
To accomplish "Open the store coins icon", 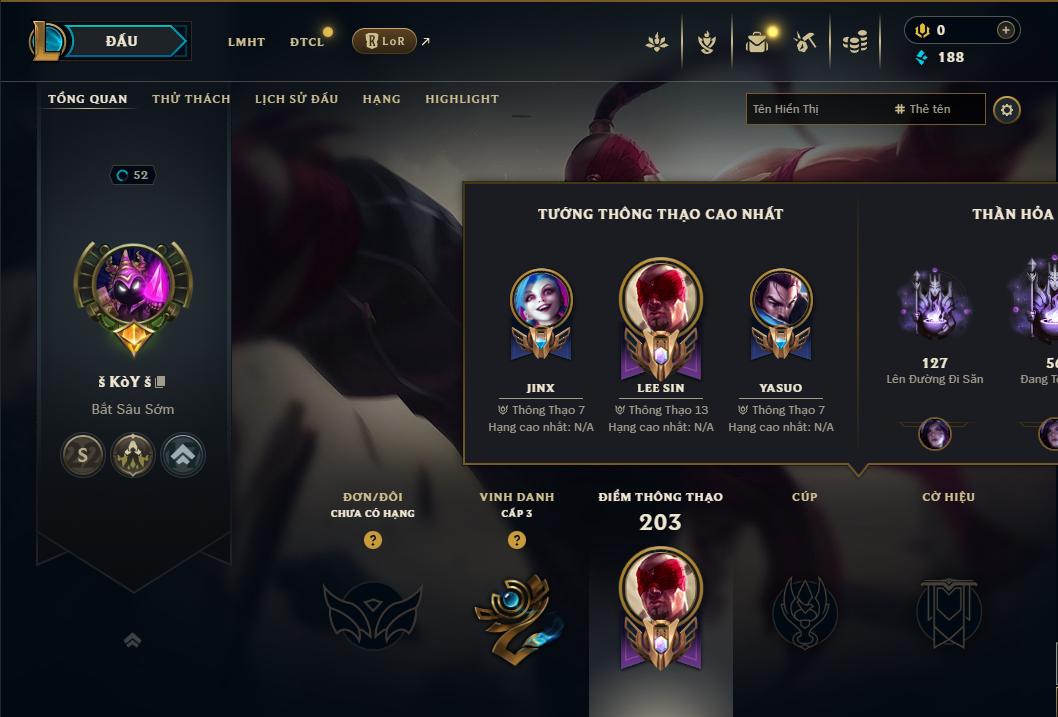I will [x=855, y=42].
